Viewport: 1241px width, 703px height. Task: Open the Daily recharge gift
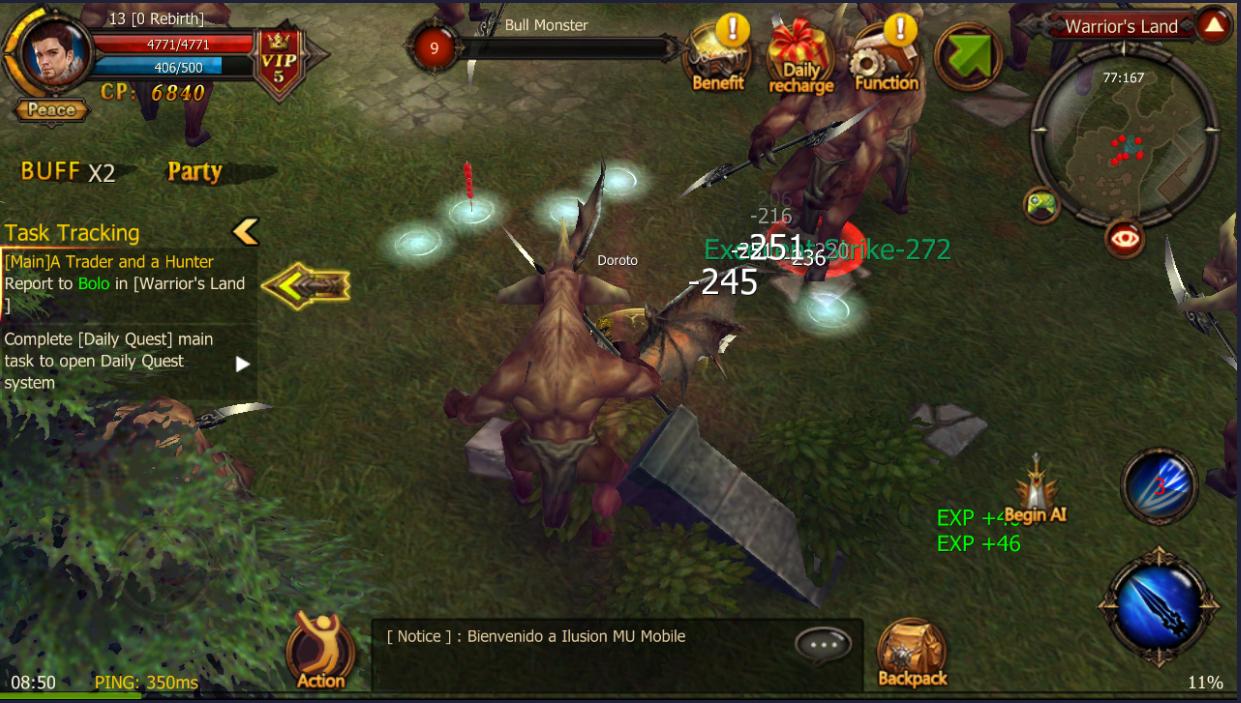tap(800, 60)
